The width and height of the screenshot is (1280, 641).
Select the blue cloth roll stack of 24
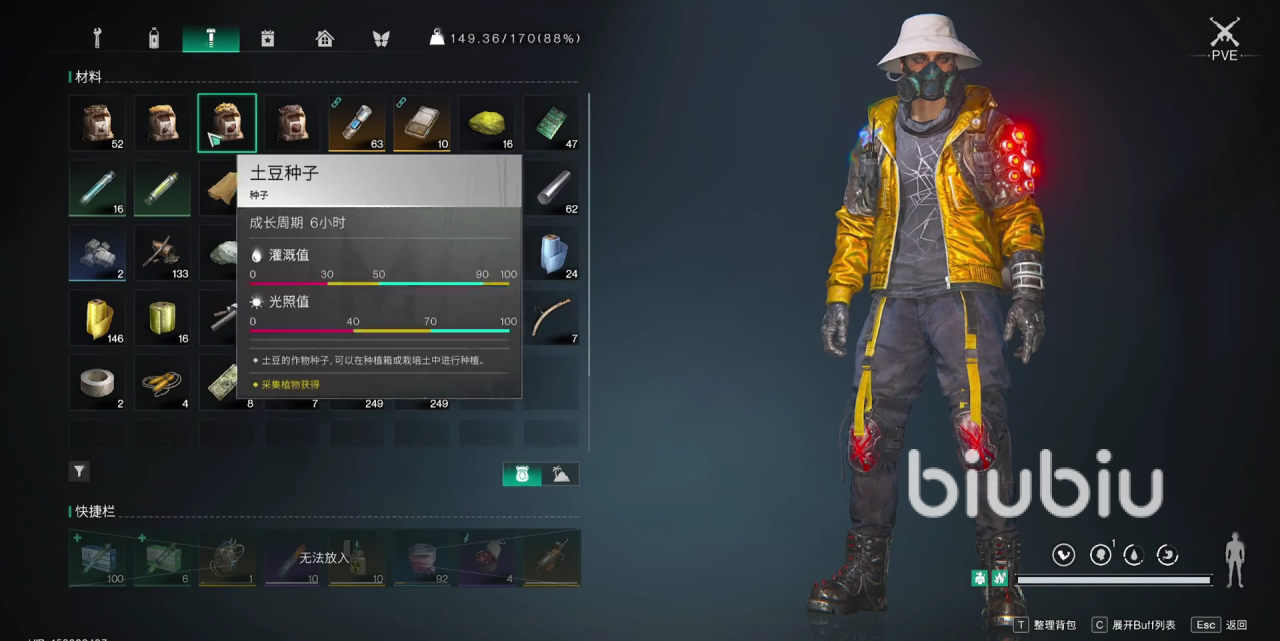pyautogui.click(x=551, y=253)
